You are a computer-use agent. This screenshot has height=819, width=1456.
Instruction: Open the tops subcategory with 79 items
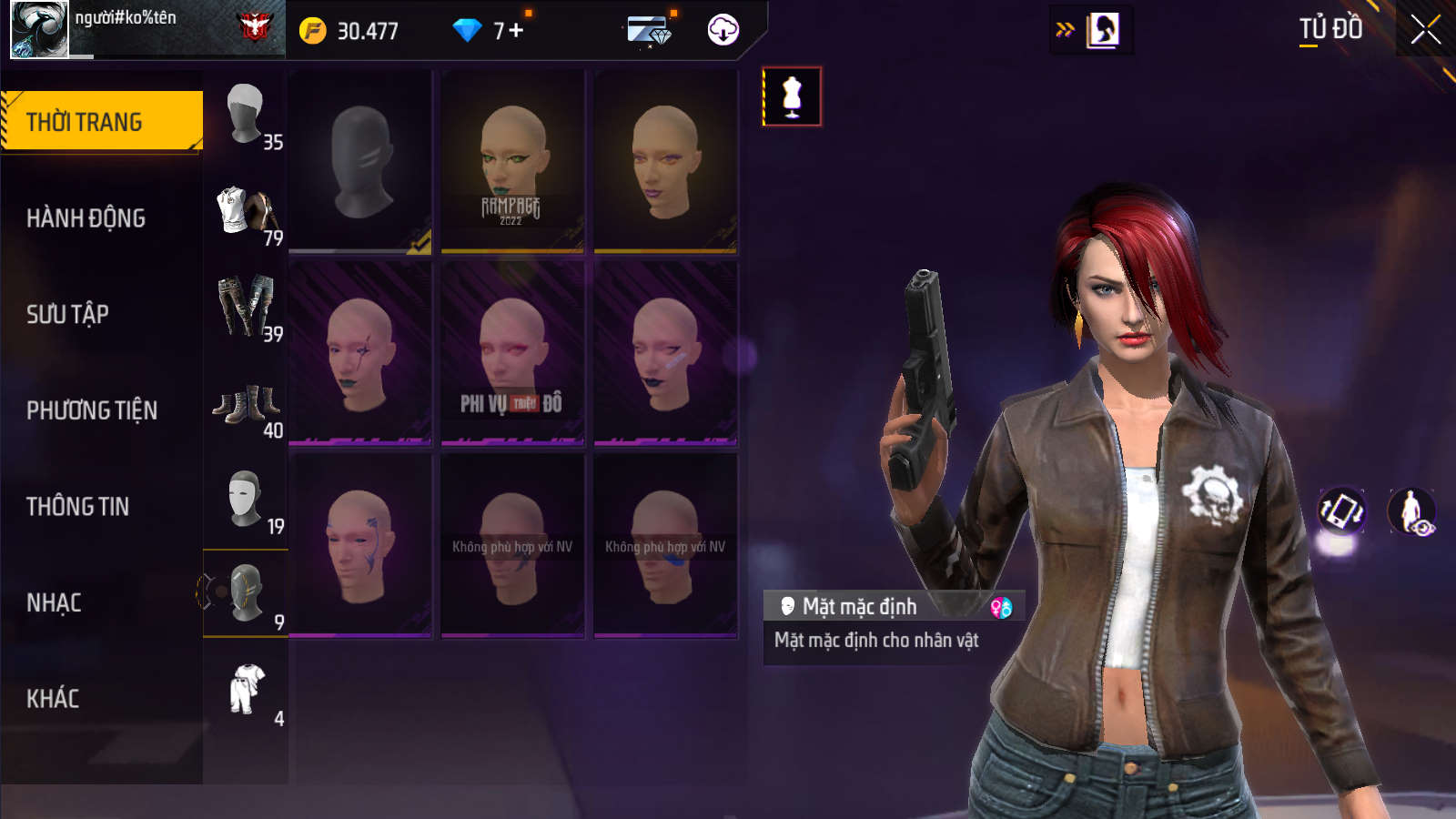click(x=246, y=213)
